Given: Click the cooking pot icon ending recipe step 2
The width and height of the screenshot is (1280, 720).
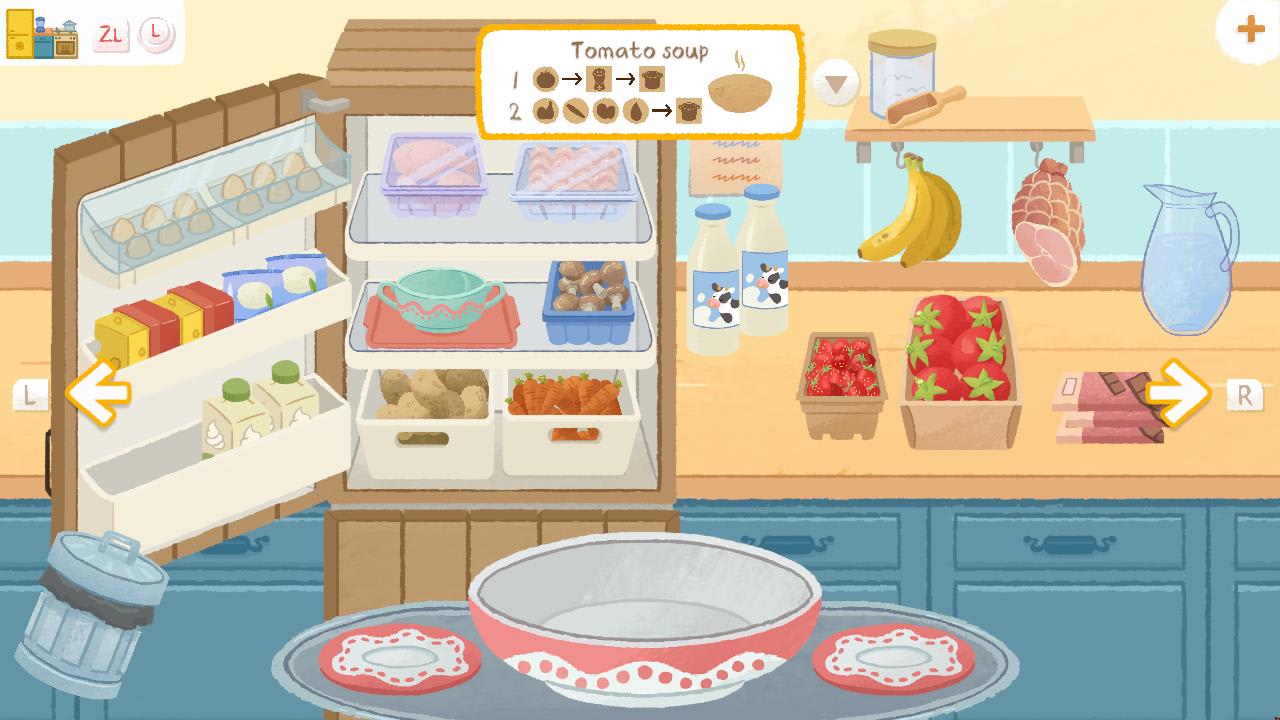Looking at the screenshot, I should (689, 111).
